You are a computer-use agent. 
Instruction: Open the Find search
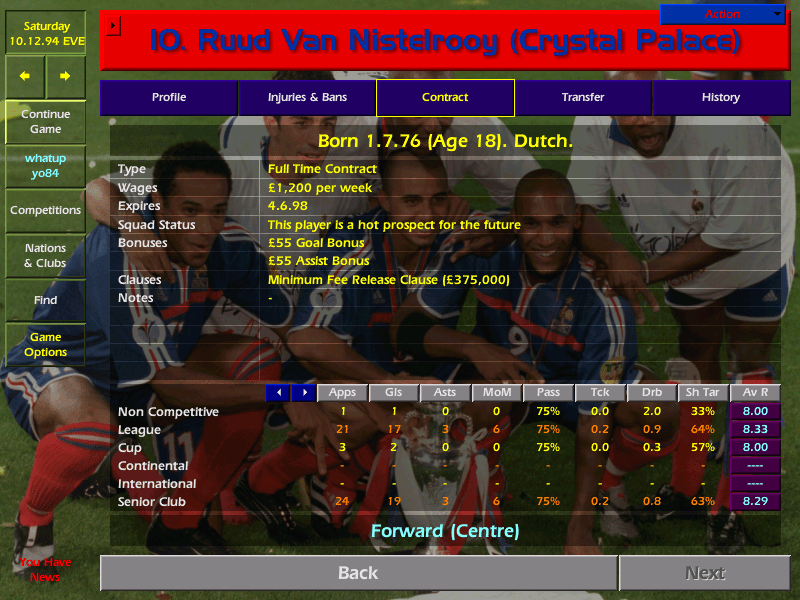click(45, 300)
